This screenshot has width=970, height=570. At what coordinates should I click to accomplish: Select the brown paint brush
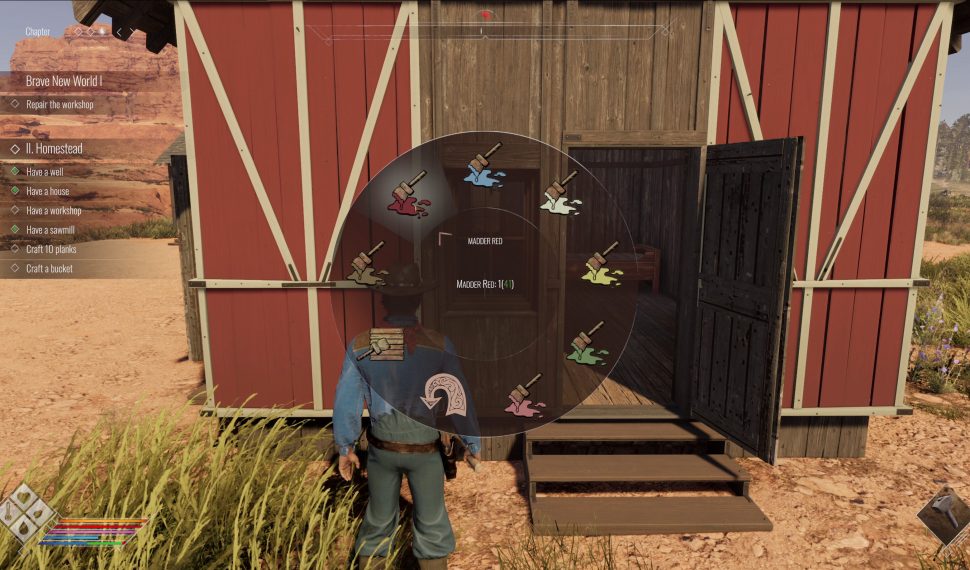pyautogui.click(x=367, y=264)
